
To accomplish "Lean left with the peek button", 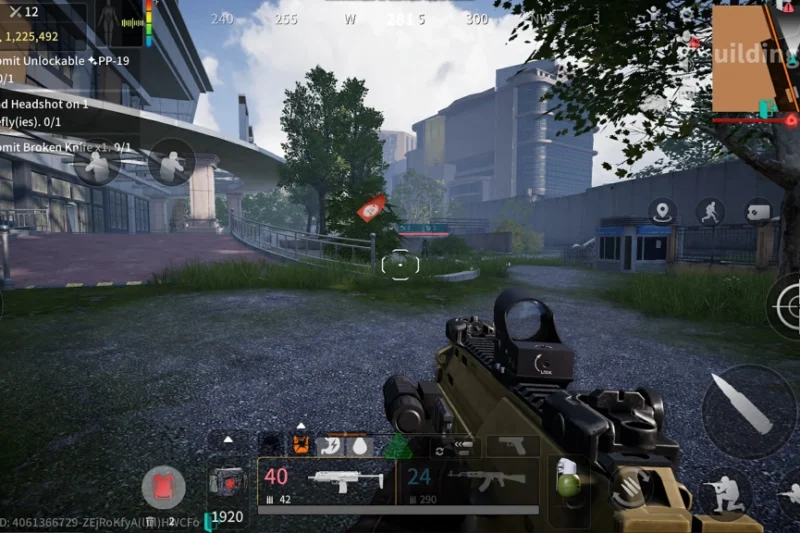I will [96, 163].
